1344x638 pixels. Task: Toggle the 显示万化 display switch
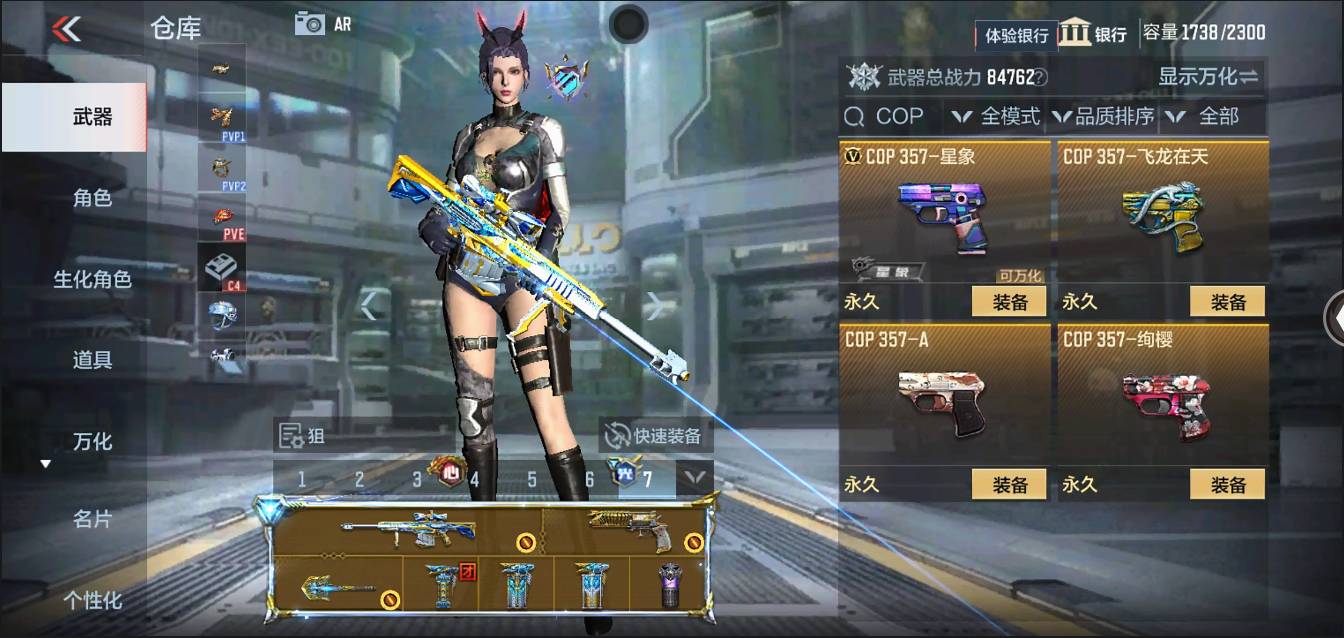[1208, 76]
